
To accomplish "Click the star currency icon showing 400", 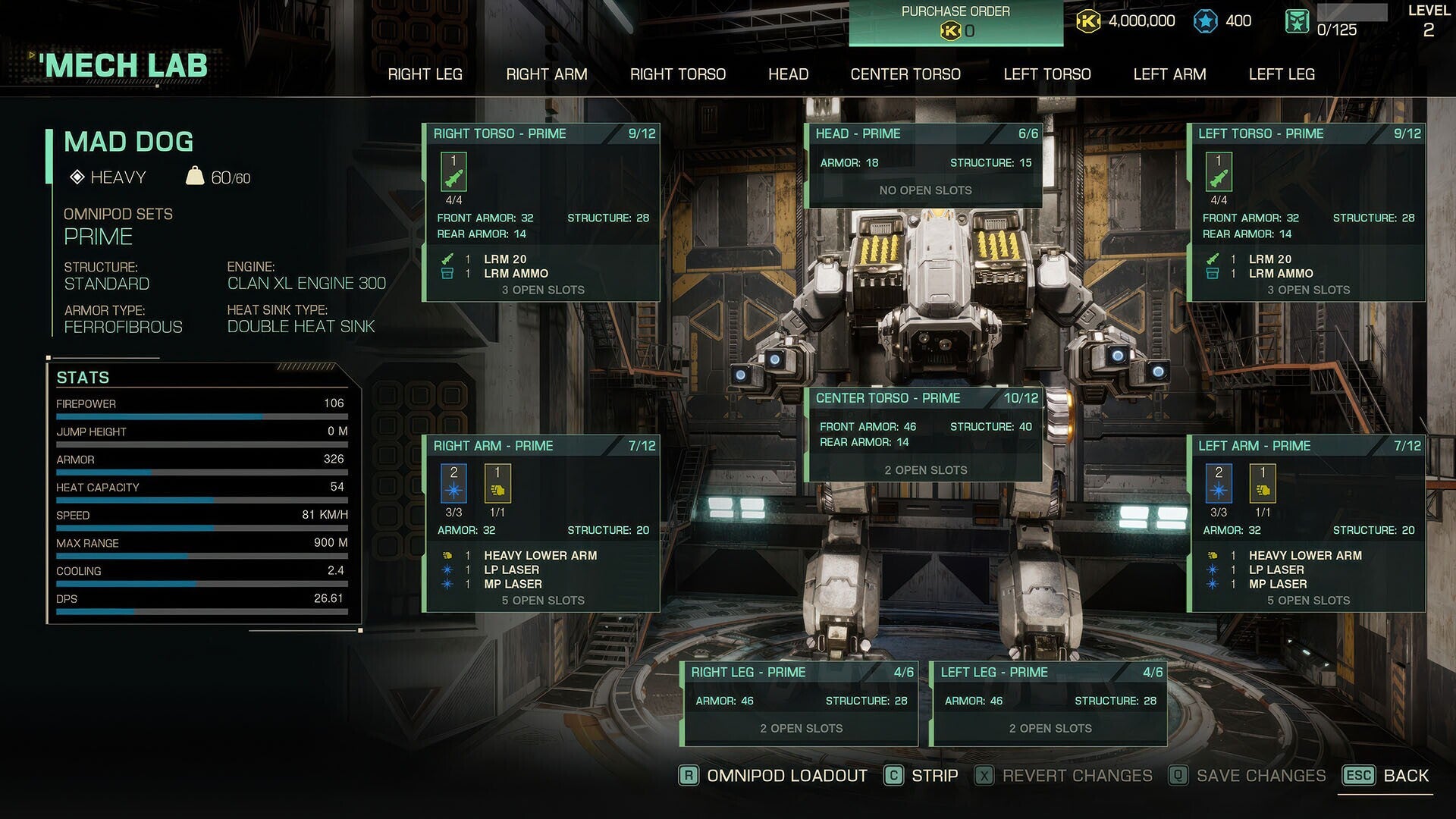I will (1205, 20).
